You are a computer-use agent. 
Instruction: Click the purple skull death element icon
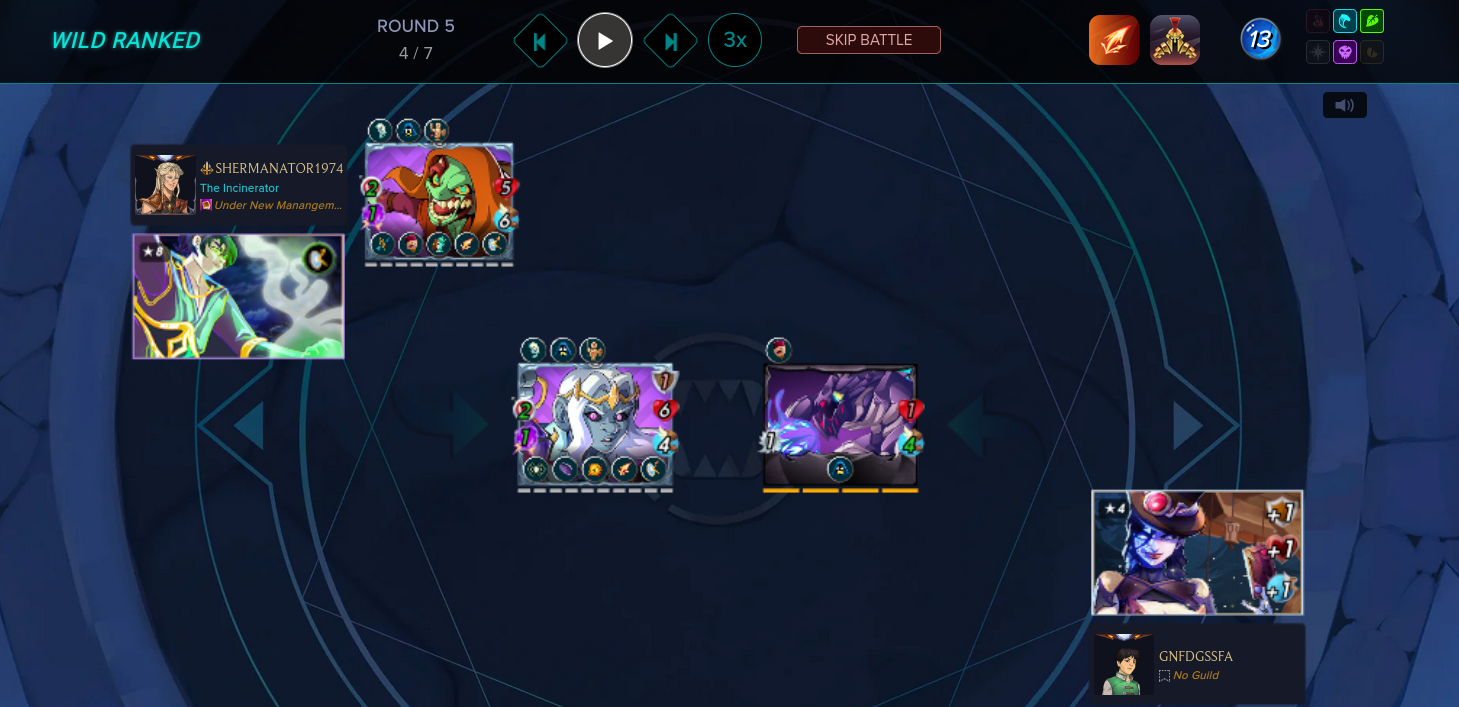pos(1345,51)
